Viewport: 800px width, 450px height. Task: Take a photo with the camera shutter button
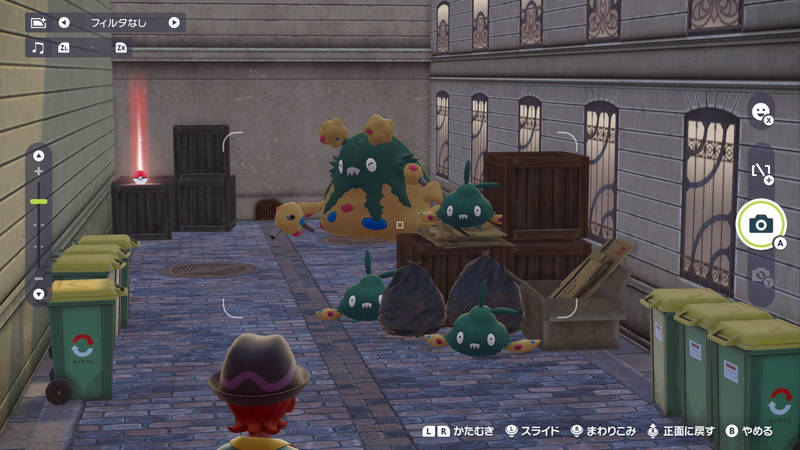pyautogui.click(x=760, y=225)
